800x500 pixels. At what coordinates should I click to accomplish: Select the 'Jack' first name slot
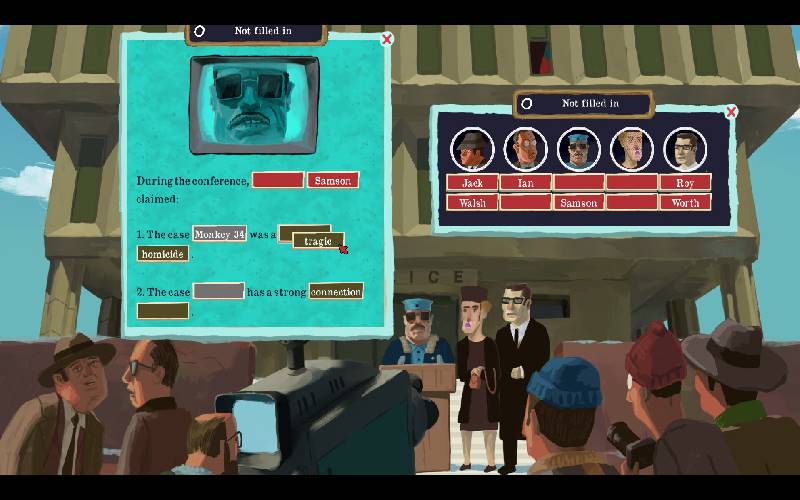(x=472, y=183)
